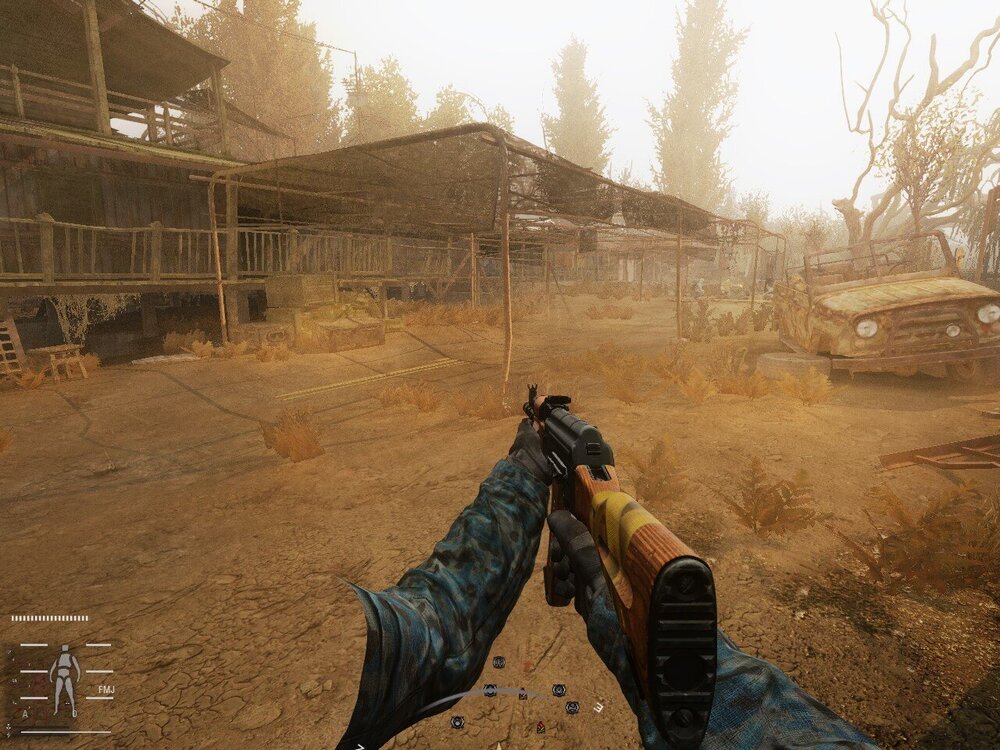Select the FMJ ammo type indicator
1000x750 pixels.
(106, 690)
